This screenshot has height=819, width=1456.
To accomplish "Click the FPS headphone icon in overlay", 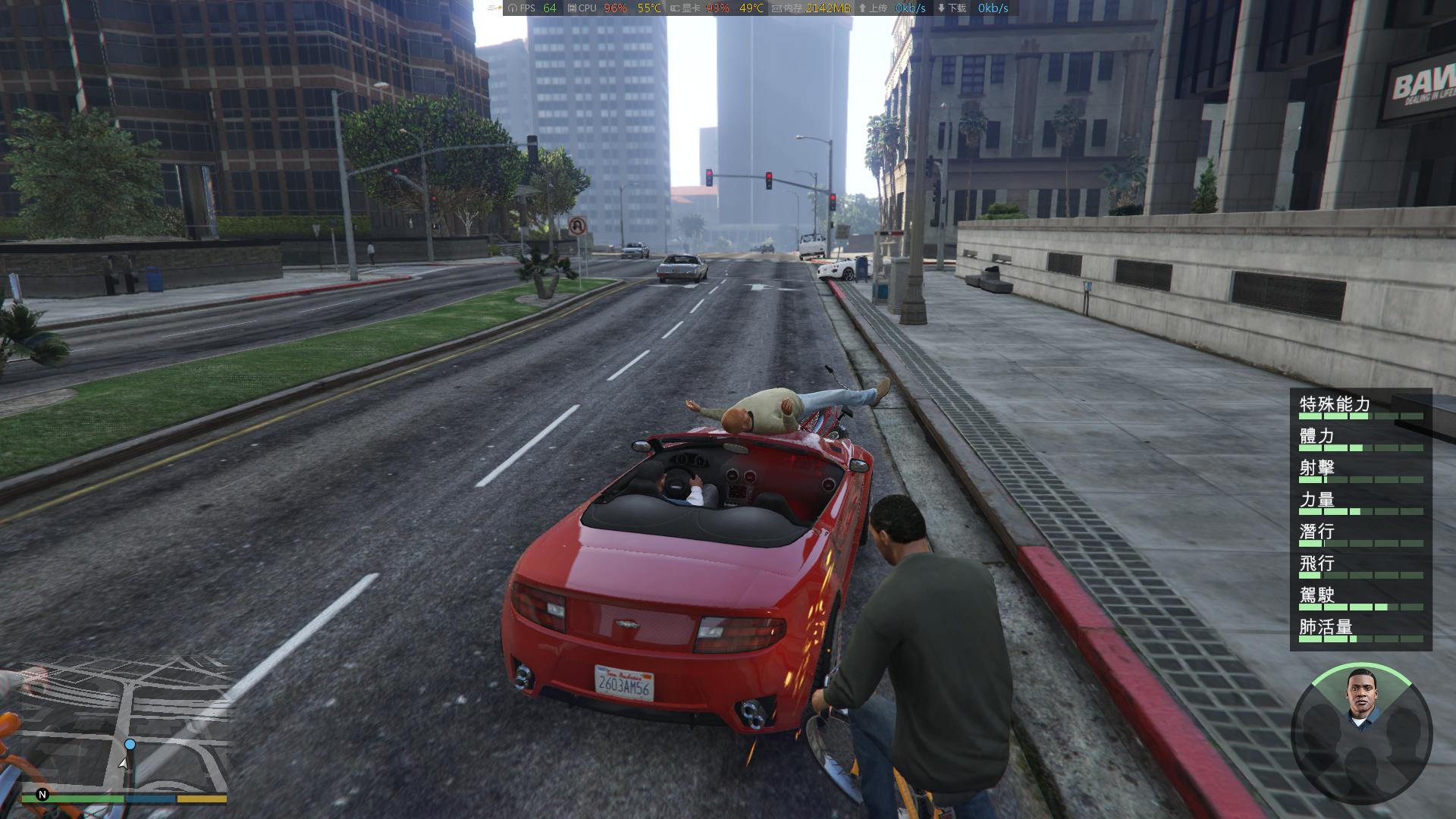I will click(513, 8).
